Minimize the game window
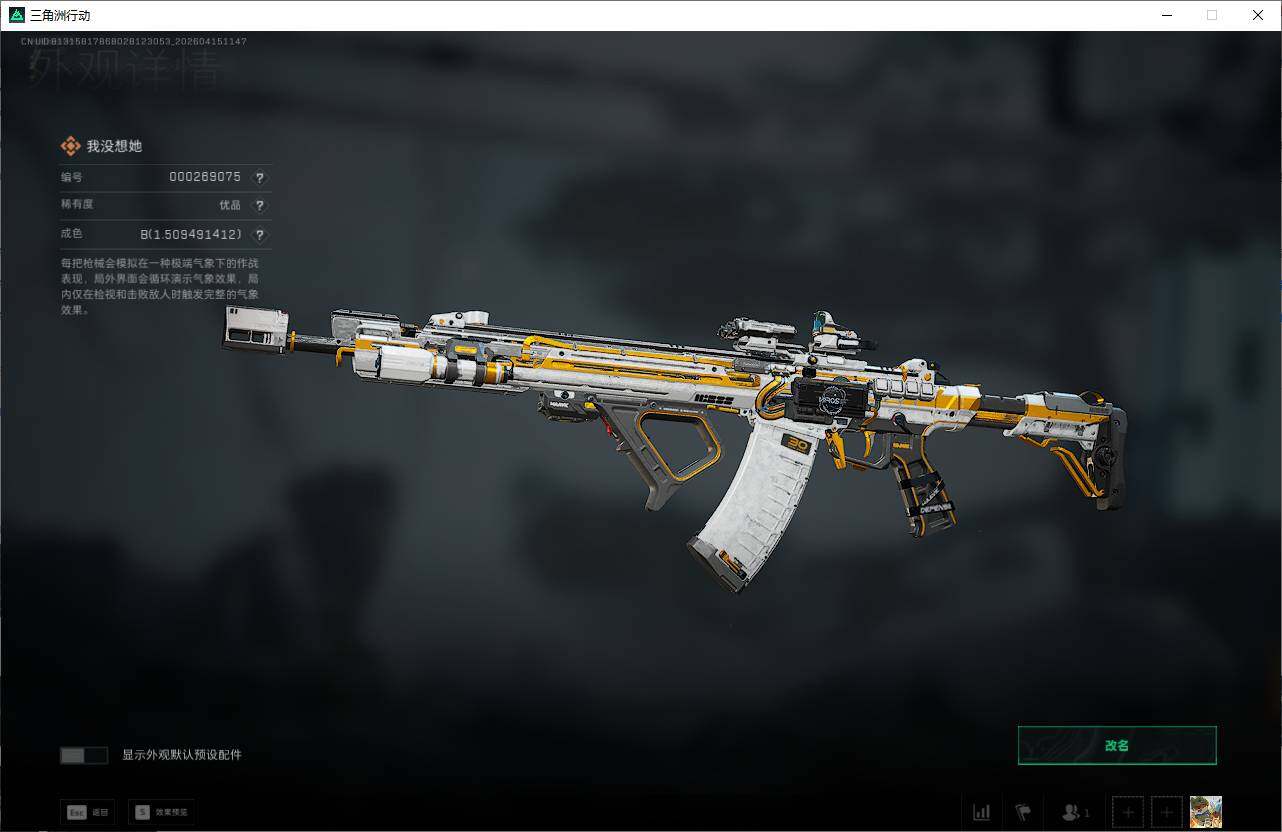Viewport: 1282px width, 832px height. [1167, 15]
